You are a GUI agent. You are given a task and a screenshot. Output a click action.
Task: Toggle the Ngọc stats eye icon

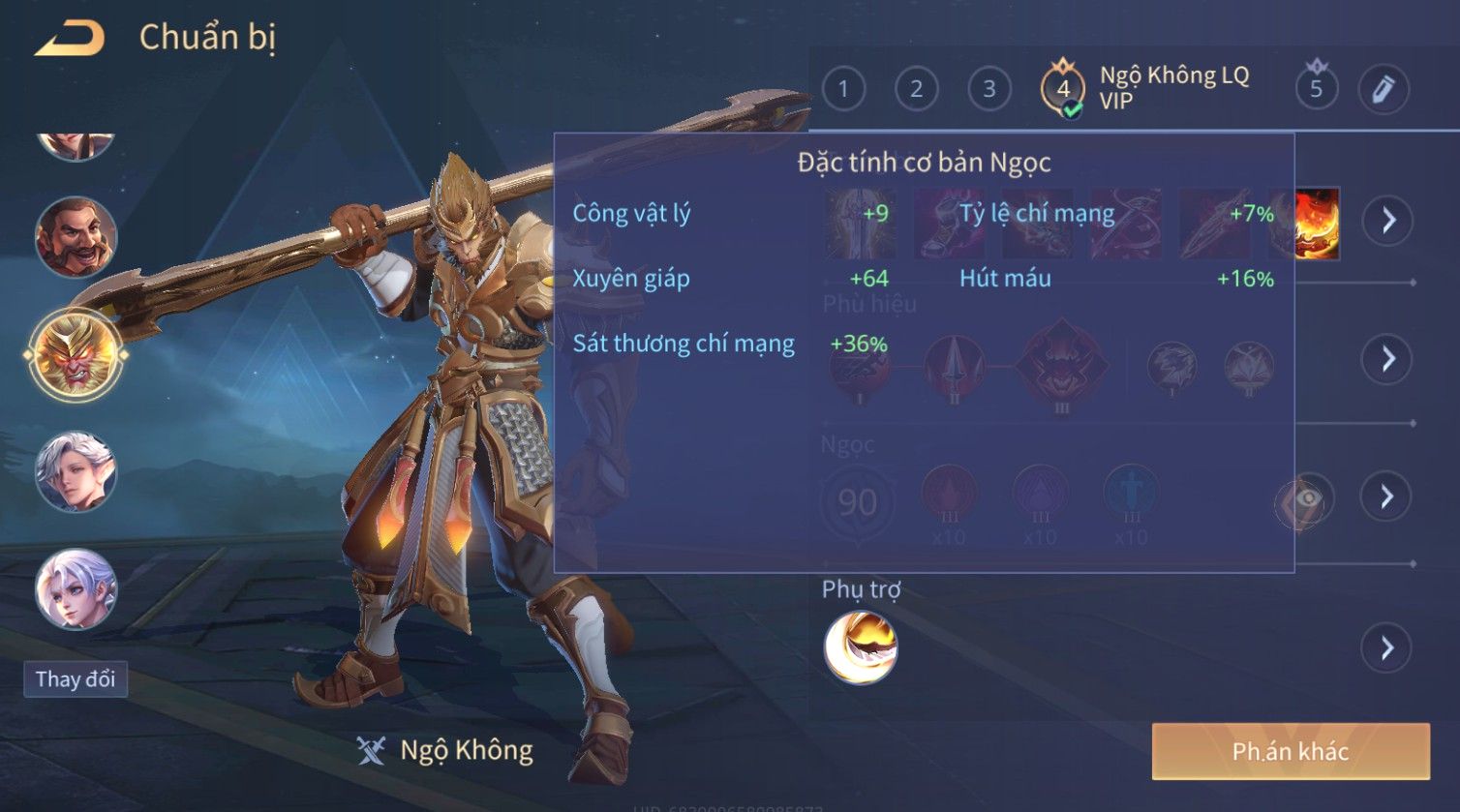[1303, 499]
